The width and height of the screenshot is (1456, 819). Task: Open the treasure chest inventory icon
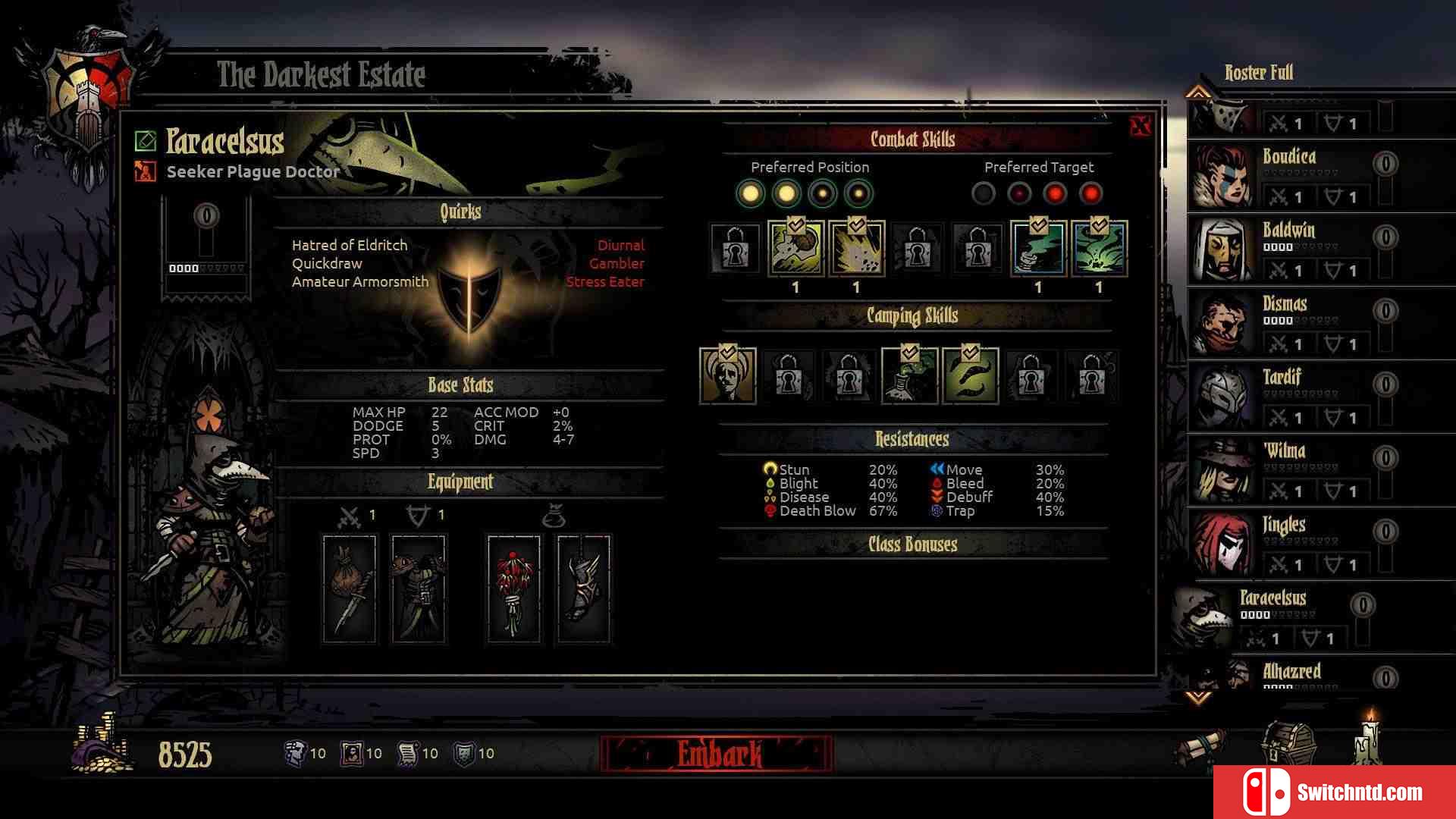tap(1288, 743)
